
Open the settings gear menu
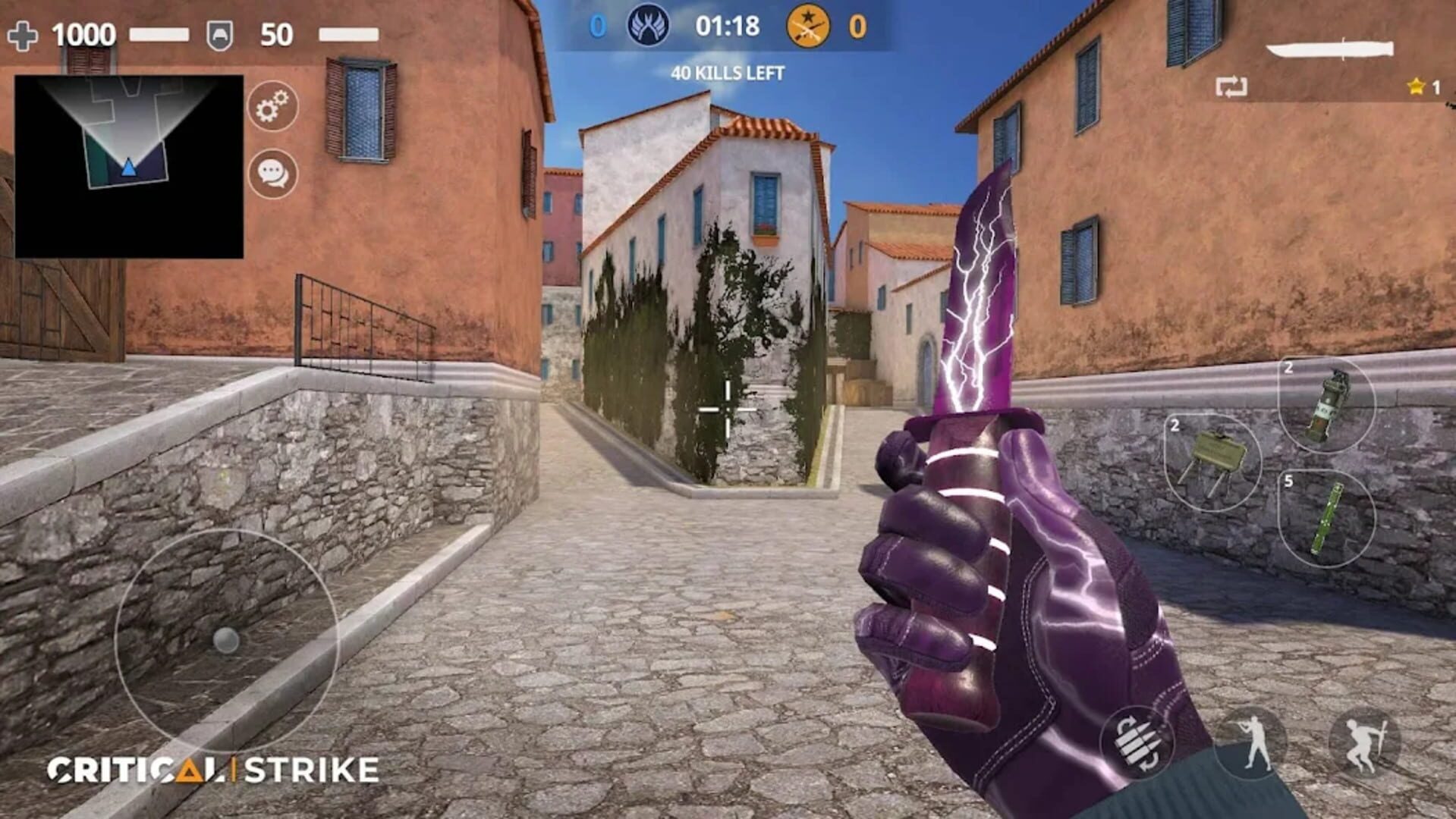pyautogui.click(x=272, y=106)
